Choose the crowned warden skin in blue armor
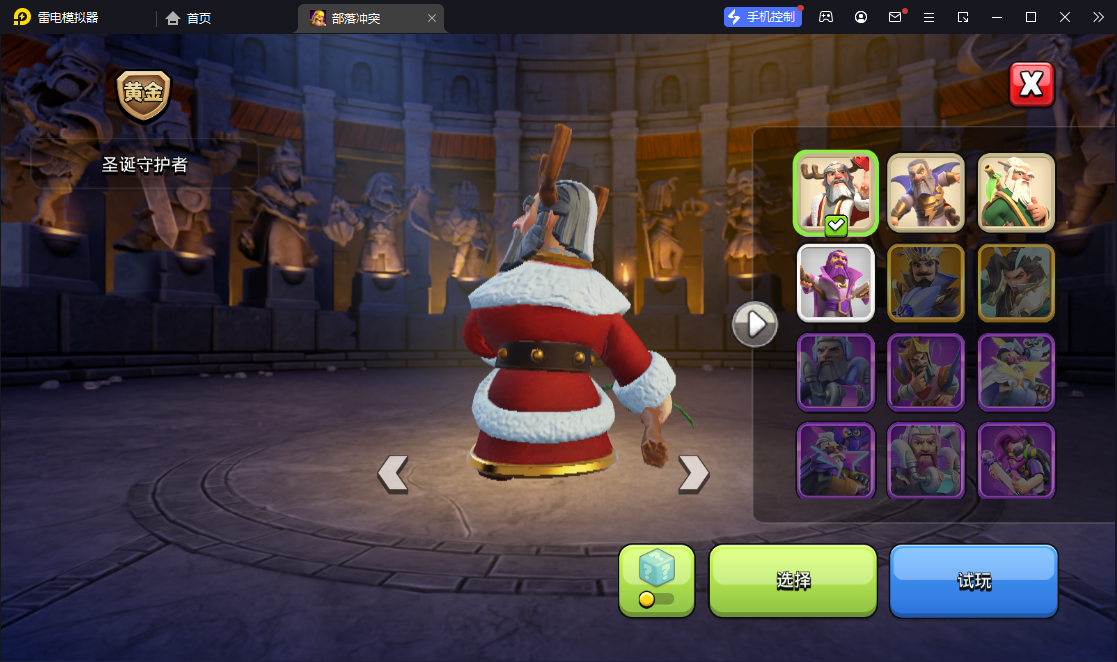 pyautogui.click(x=926, y=283)
